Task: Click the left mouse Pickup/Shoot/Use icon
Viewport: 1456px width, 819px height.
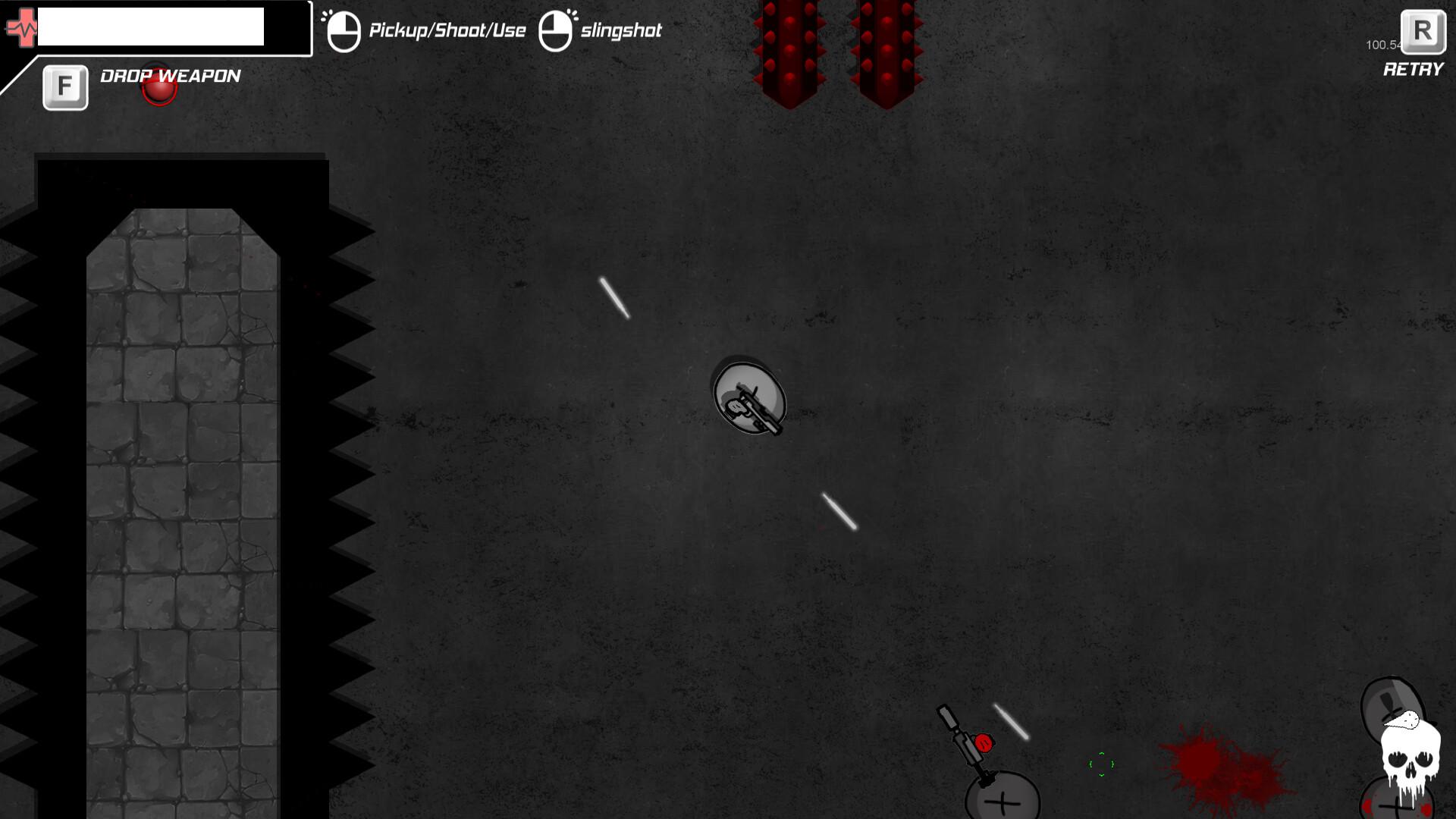Action: [343, 29]
